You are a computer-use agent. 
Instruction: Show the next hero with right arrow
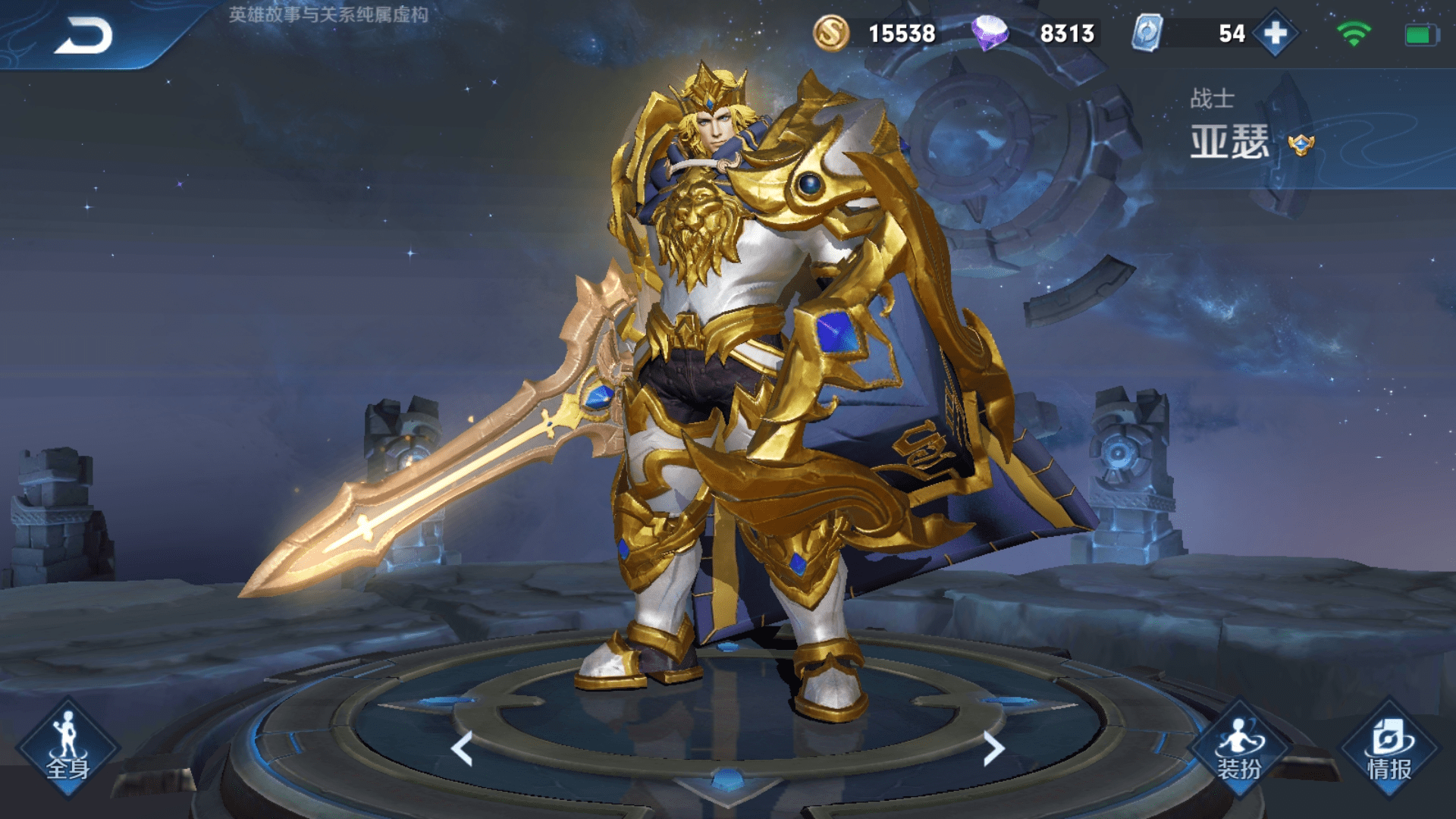tap(993, 748)
